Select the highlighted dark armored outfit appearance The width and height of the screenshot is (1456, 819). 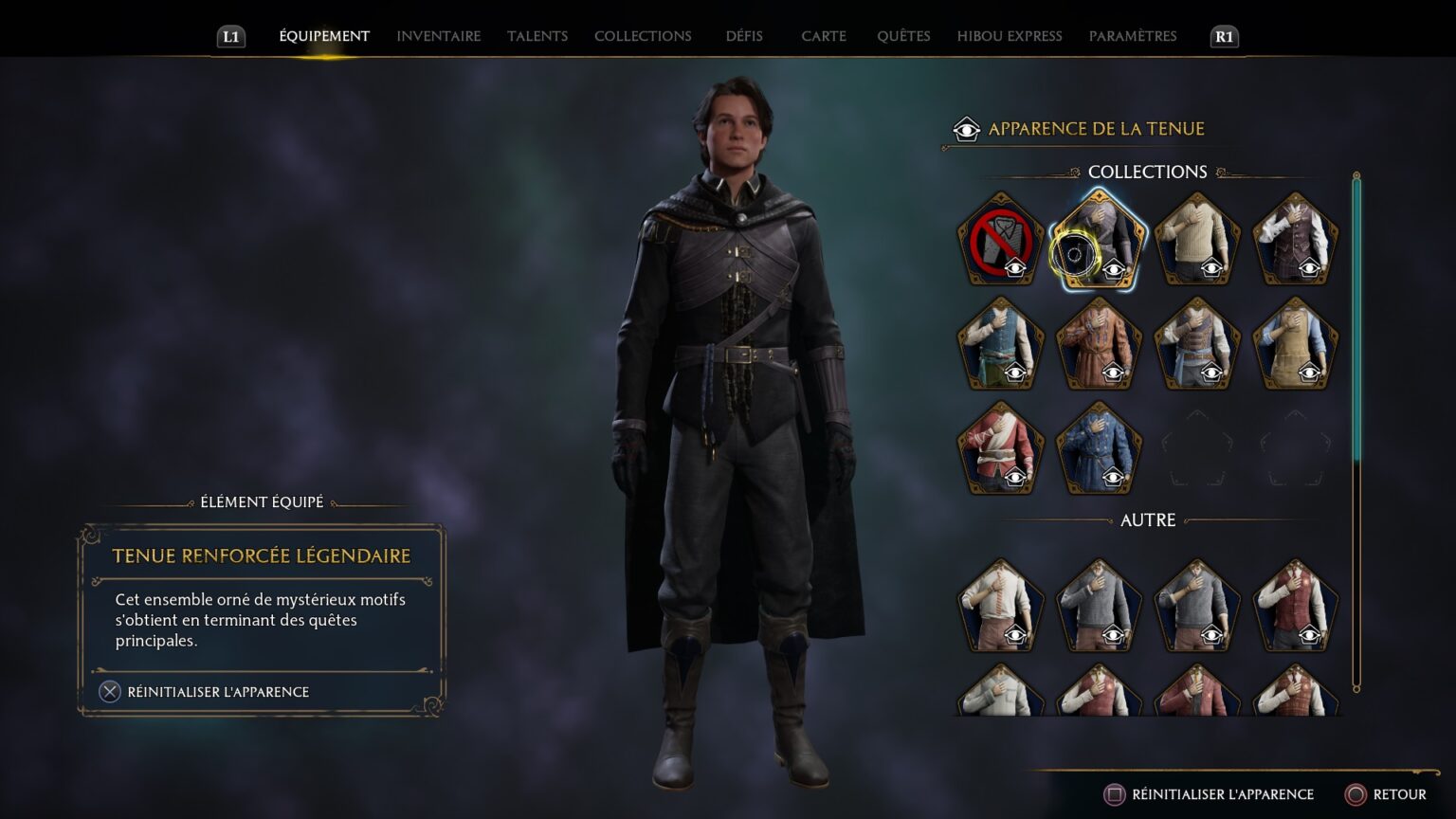(1100, 239)
